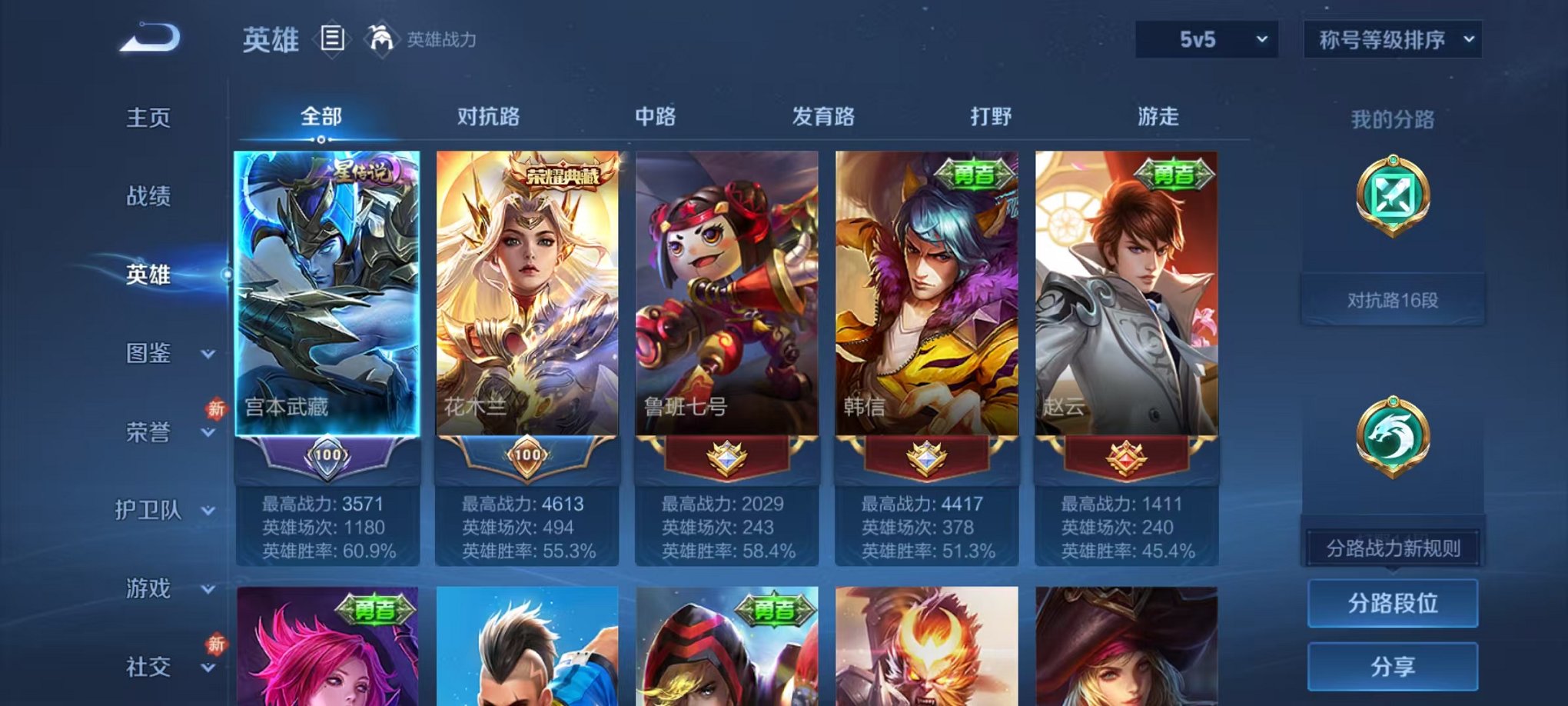This screenshot has height=706, width=1568.
Task: Switch to the 游走 lane tab
Action: [x=1161, y=117]
